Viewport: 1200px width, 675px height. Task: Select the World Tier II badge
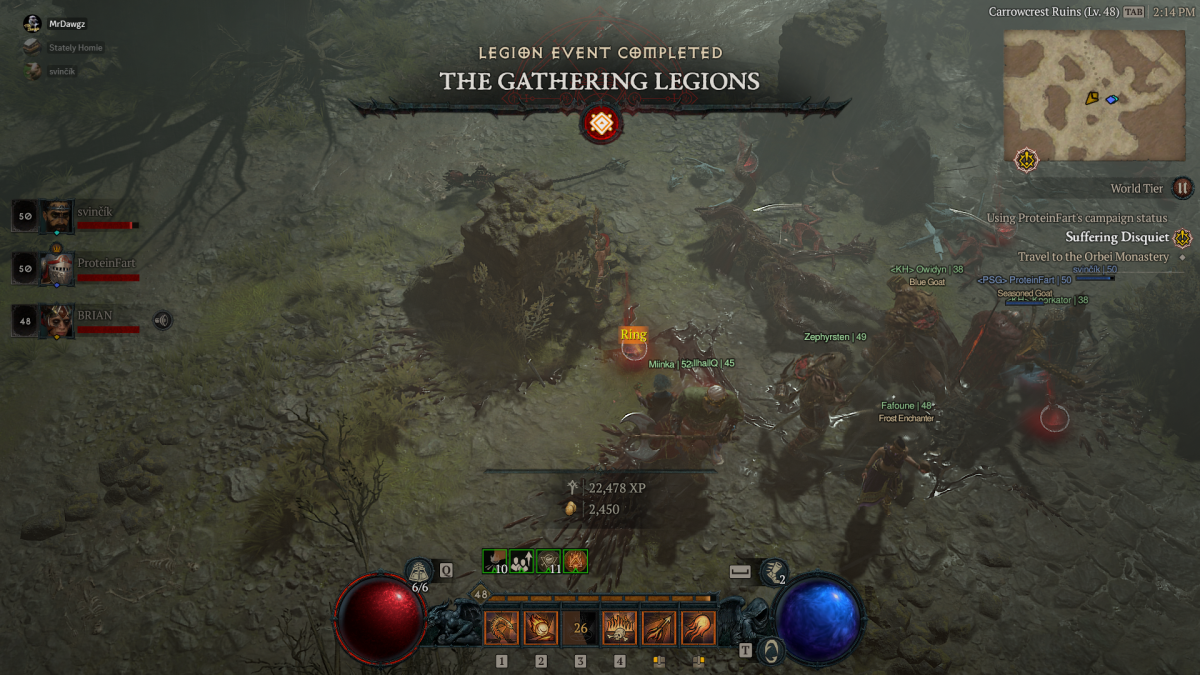tap(1182, 187)
